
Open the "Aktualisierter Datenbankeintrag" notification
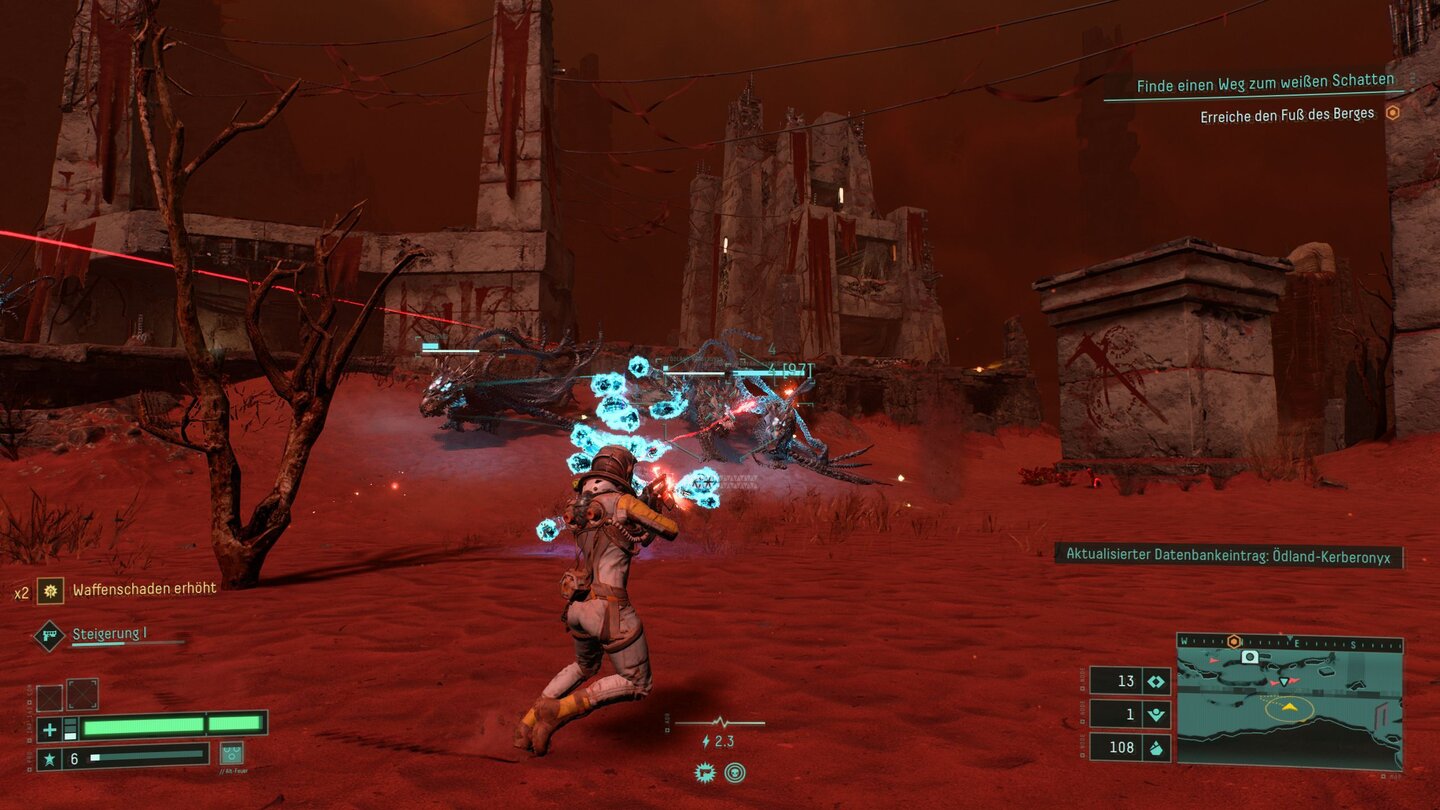(x=1228, y=554)
